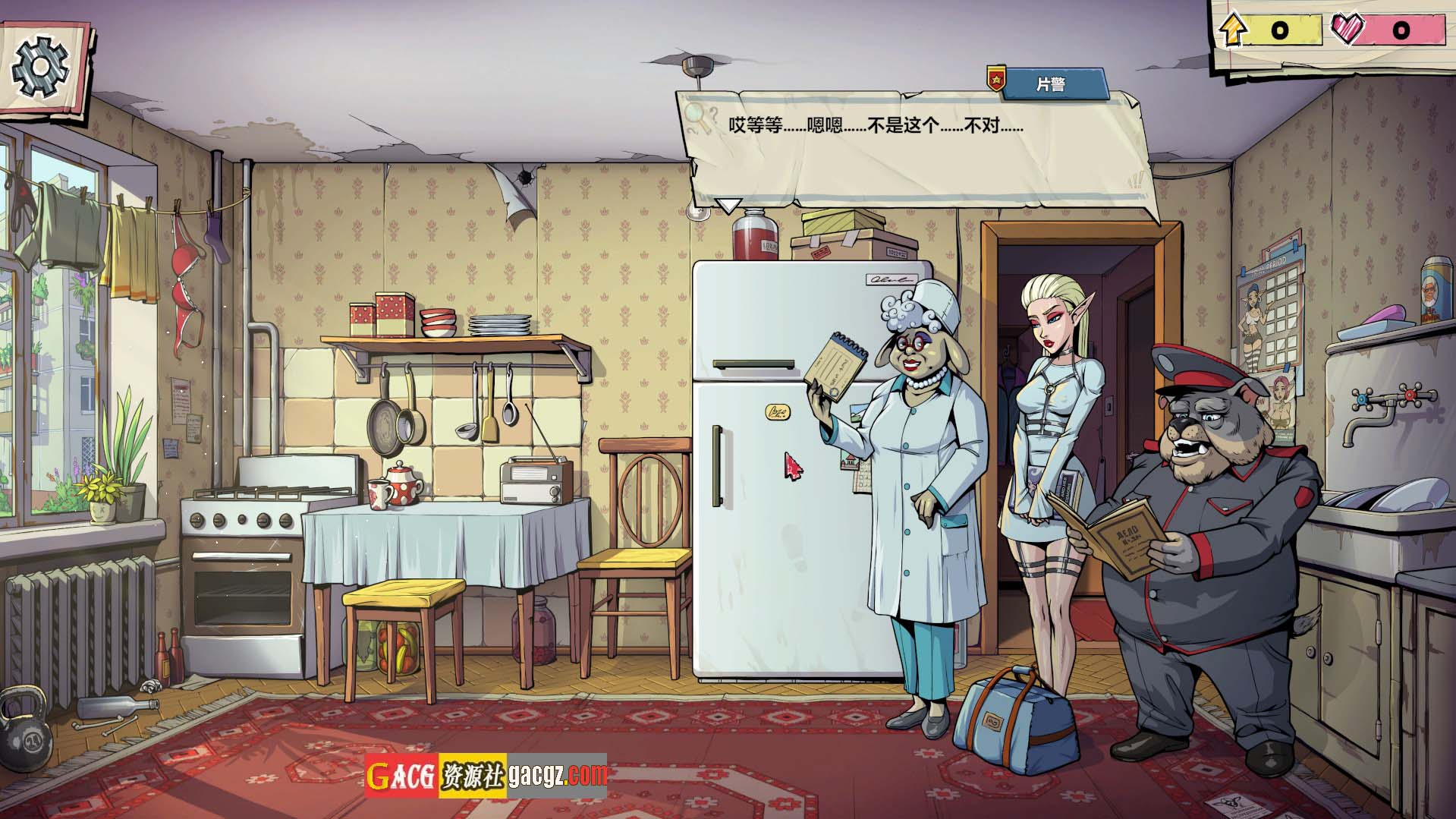This screenshot has height=819, width=1456.
Task: Open the gear settings menu
Action: pyautogui.click(x=40, y=67)
